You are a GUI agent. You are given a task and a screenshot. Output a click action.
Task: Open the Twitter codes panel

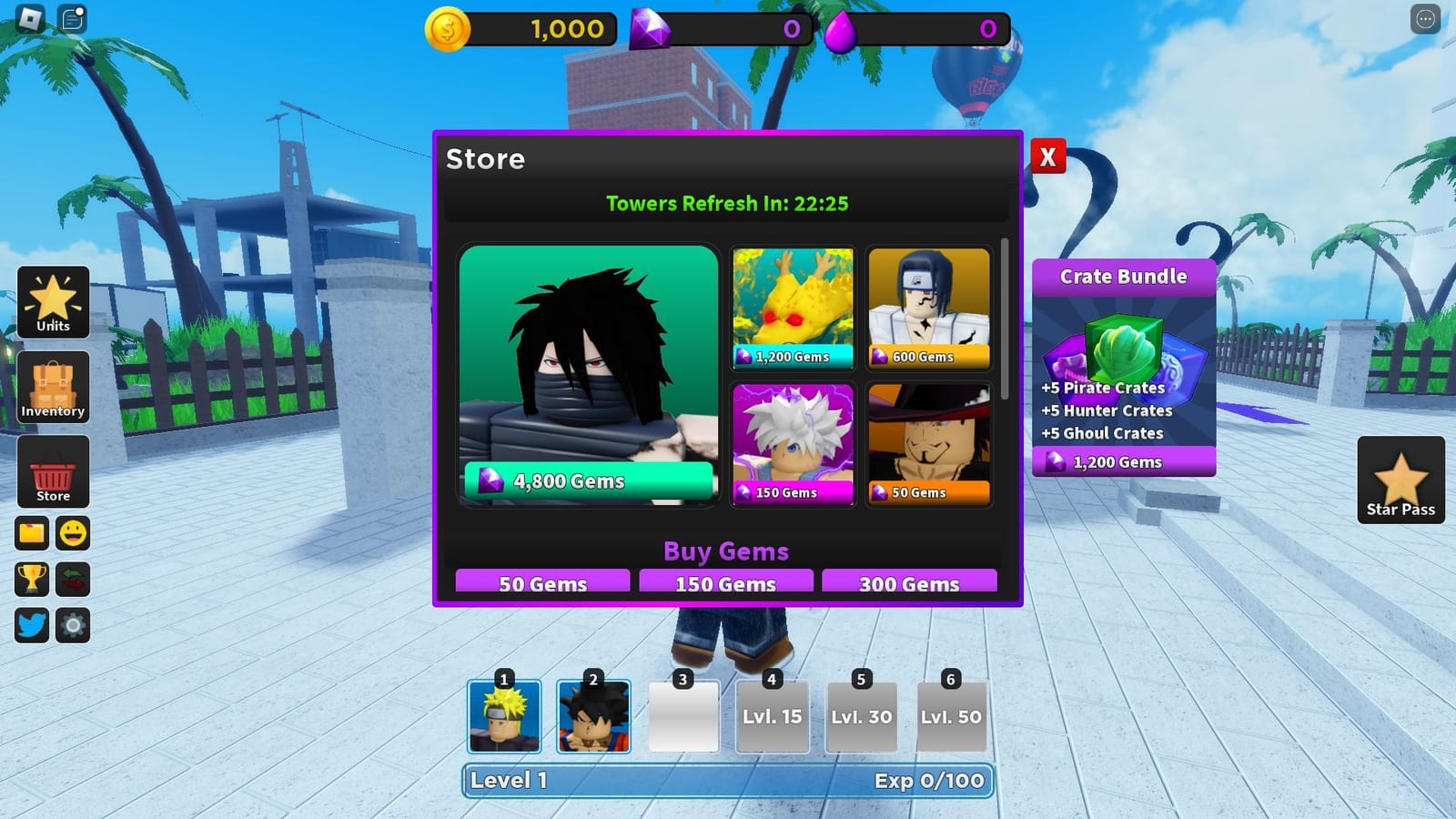pos(32,625)
